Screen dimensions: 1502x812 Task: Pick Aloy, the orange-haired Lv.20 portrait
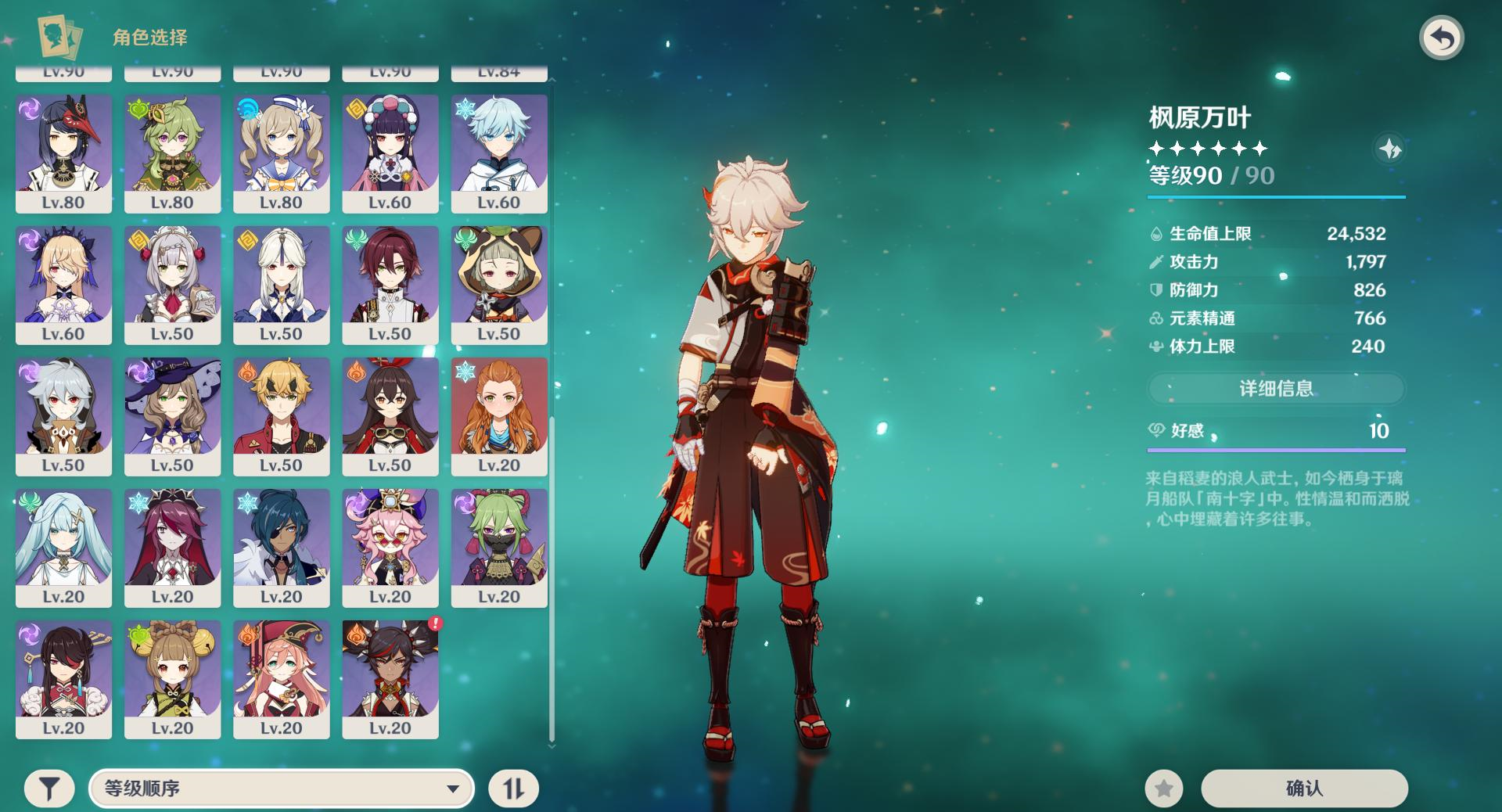tap(499, 416)
